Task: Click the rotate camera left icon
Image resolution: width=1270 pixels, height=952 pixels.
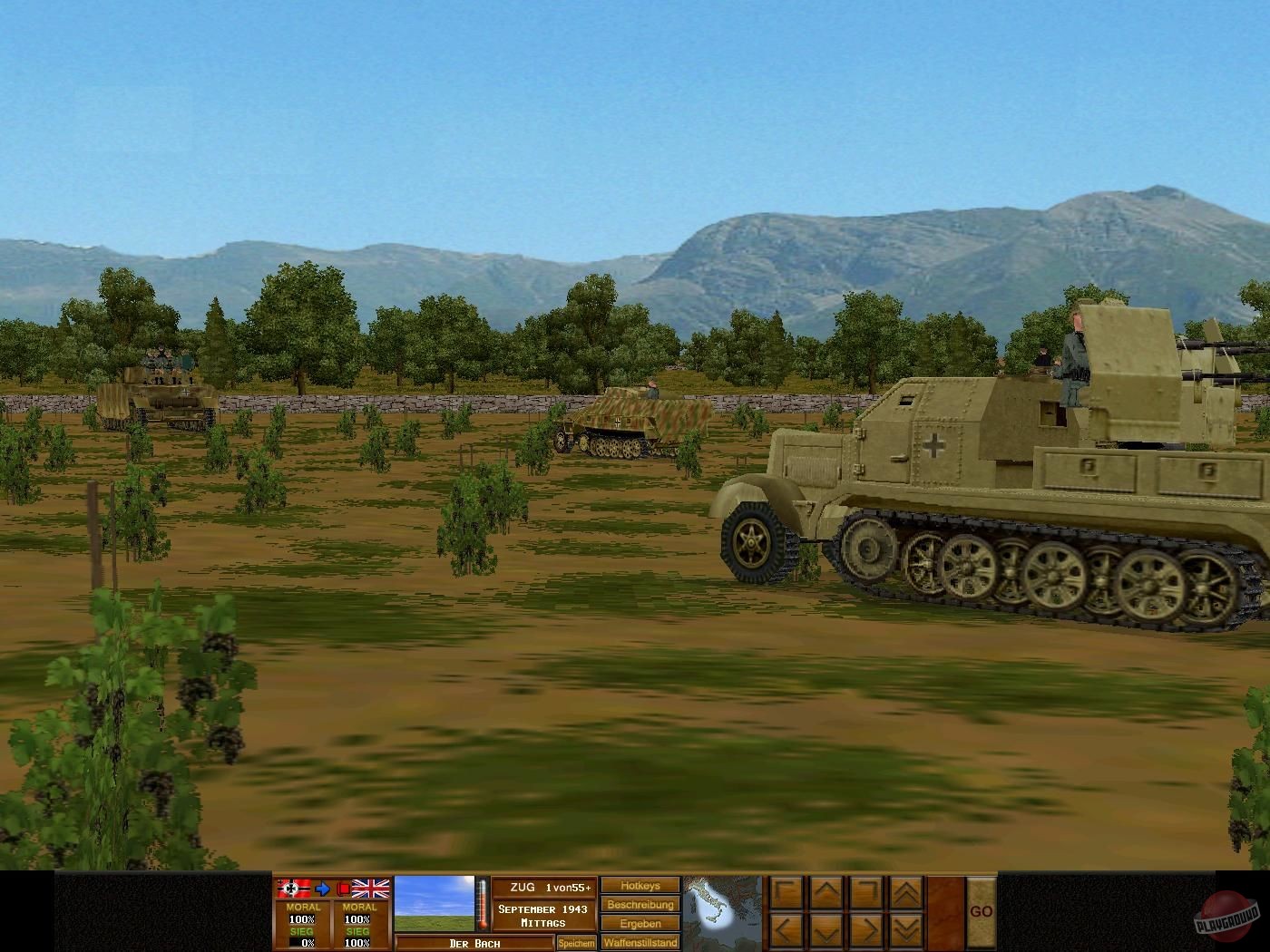Action: 786,891
